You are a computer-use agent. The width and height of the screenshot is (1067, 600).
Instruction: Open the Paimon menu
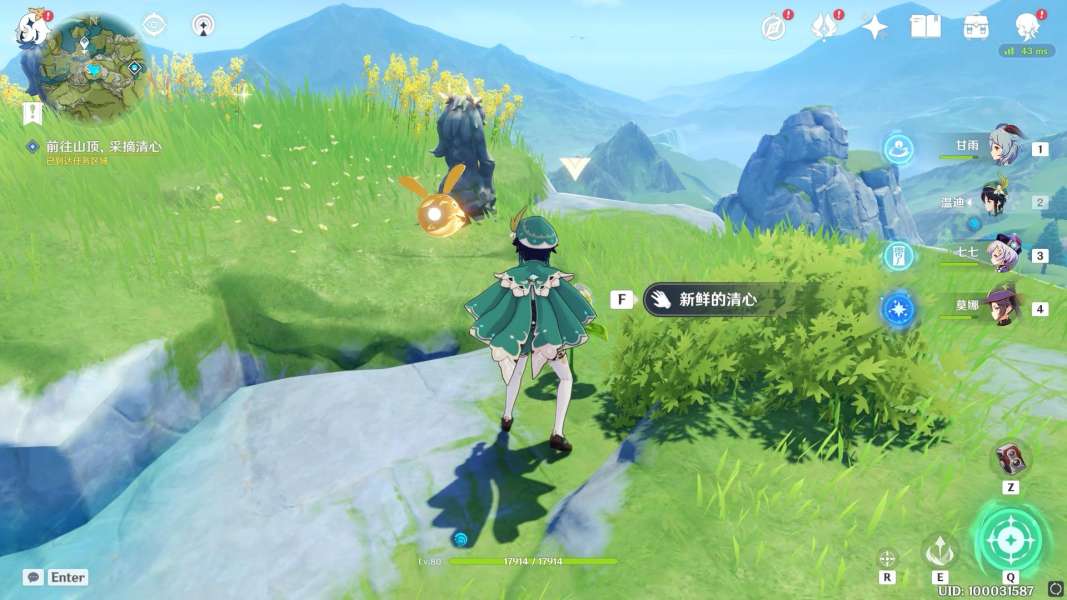coord(30,28)
